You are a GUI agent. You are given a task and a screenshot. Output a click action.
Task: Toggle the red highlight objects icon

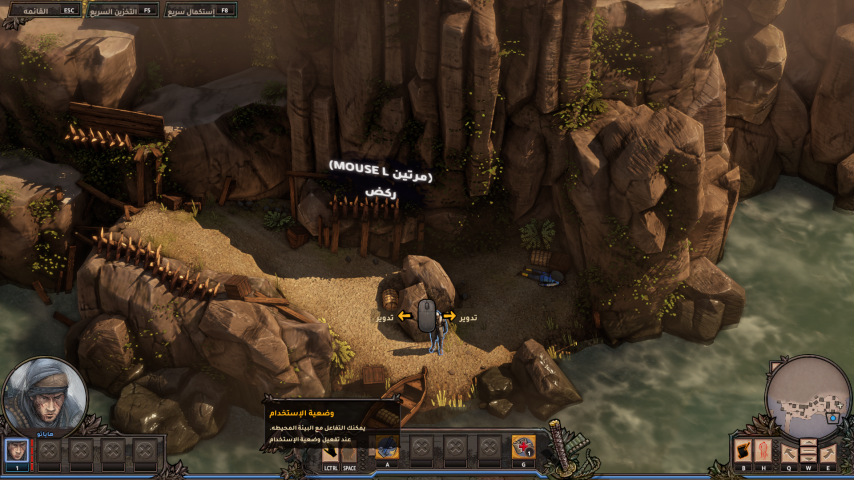pyautogui.click(x=764, y=449)
